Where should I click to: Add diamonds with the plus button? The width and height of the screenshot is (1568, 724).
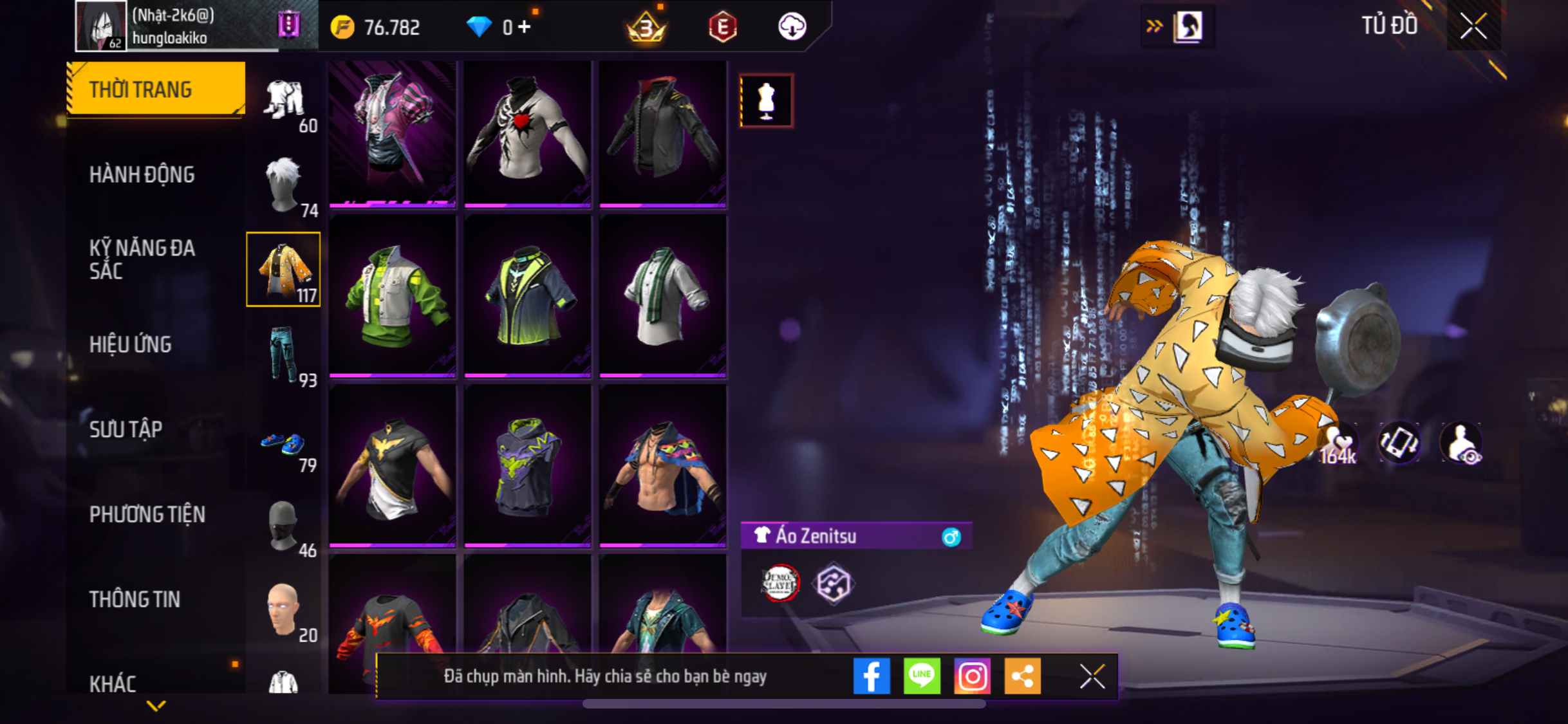point(525,27)
